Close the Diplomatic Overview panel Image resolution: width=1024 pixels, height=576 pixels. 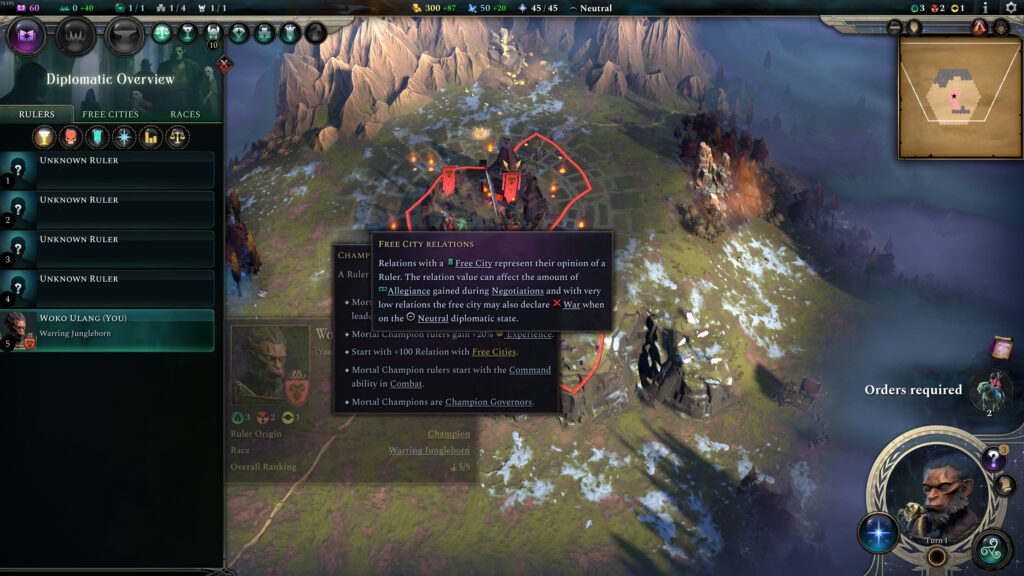[225, 65]
